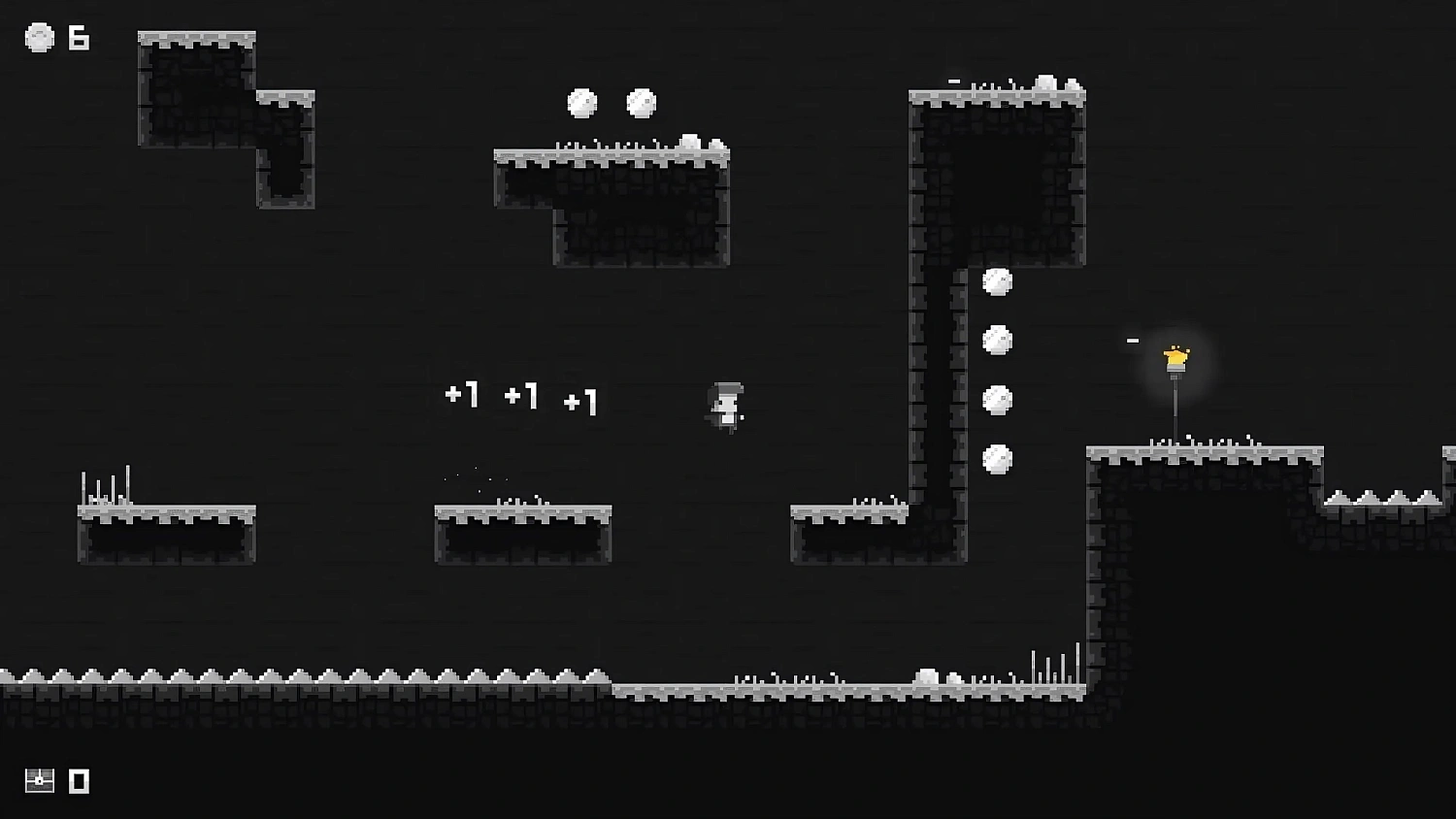
Task: Select the treasure chest icon bottom-left
Action: coord(38,779)
